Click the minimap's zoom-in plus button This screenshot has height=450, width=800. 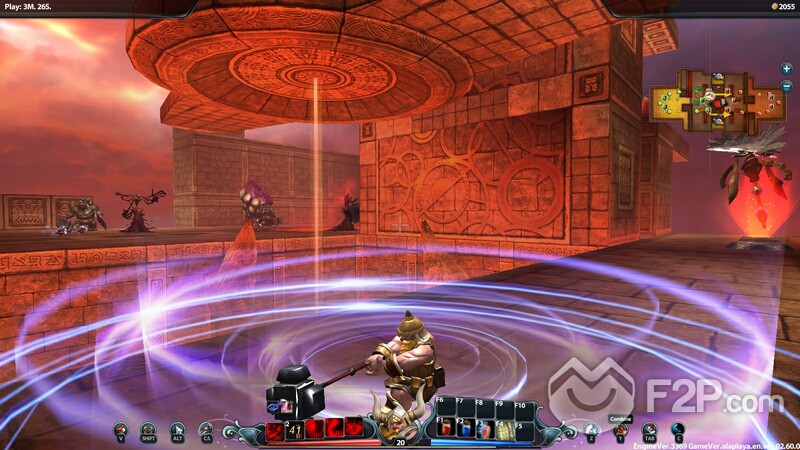tap(786, 68)
